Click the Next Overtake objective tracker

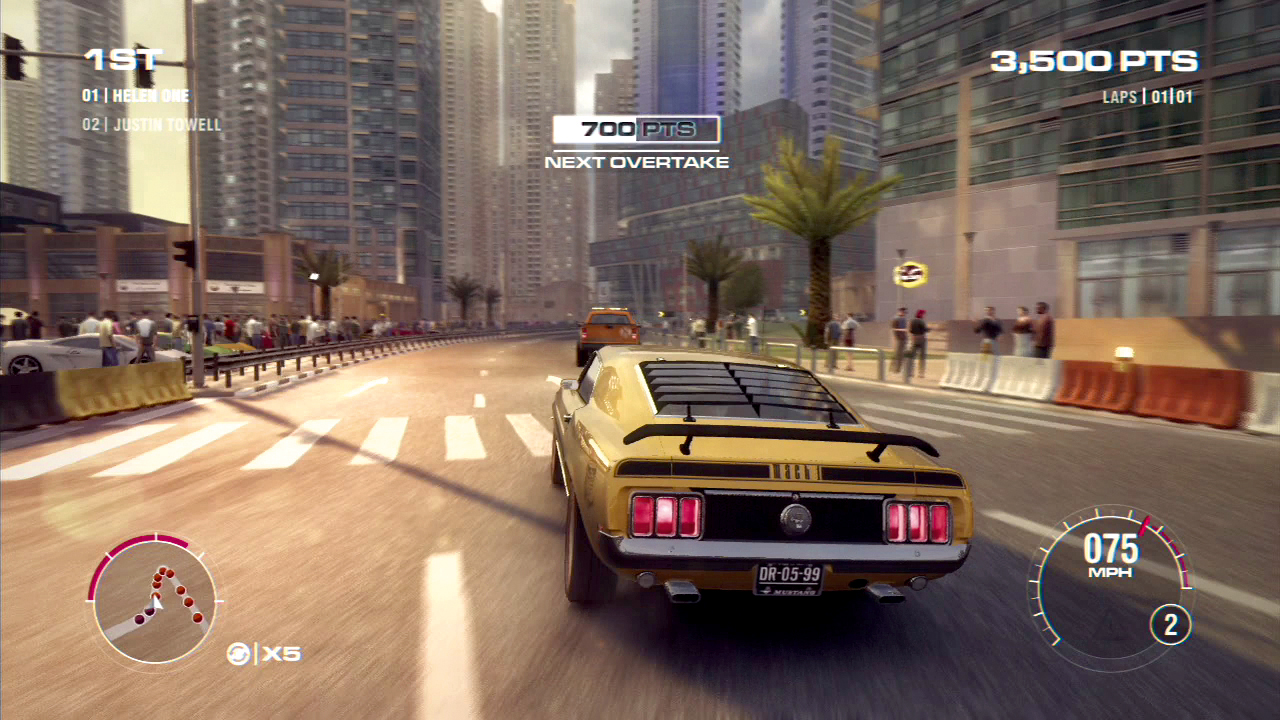(x=637, y=143)
